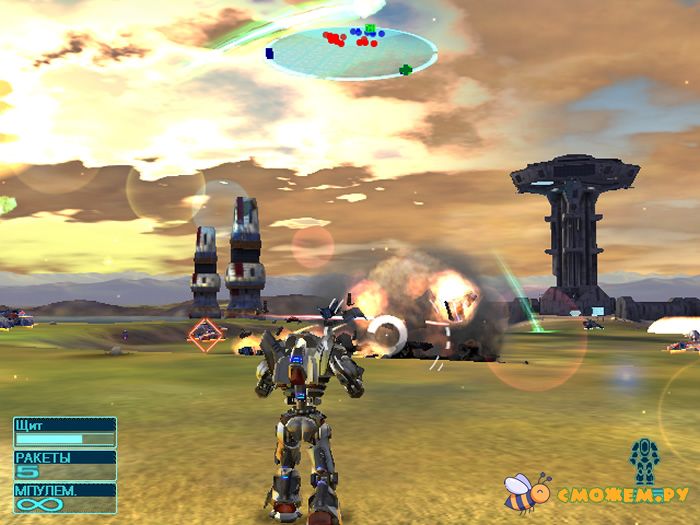Select the РАКЕТЫ rocket weapon panel
Screen dimensions: 700x525
pos(65,465)
